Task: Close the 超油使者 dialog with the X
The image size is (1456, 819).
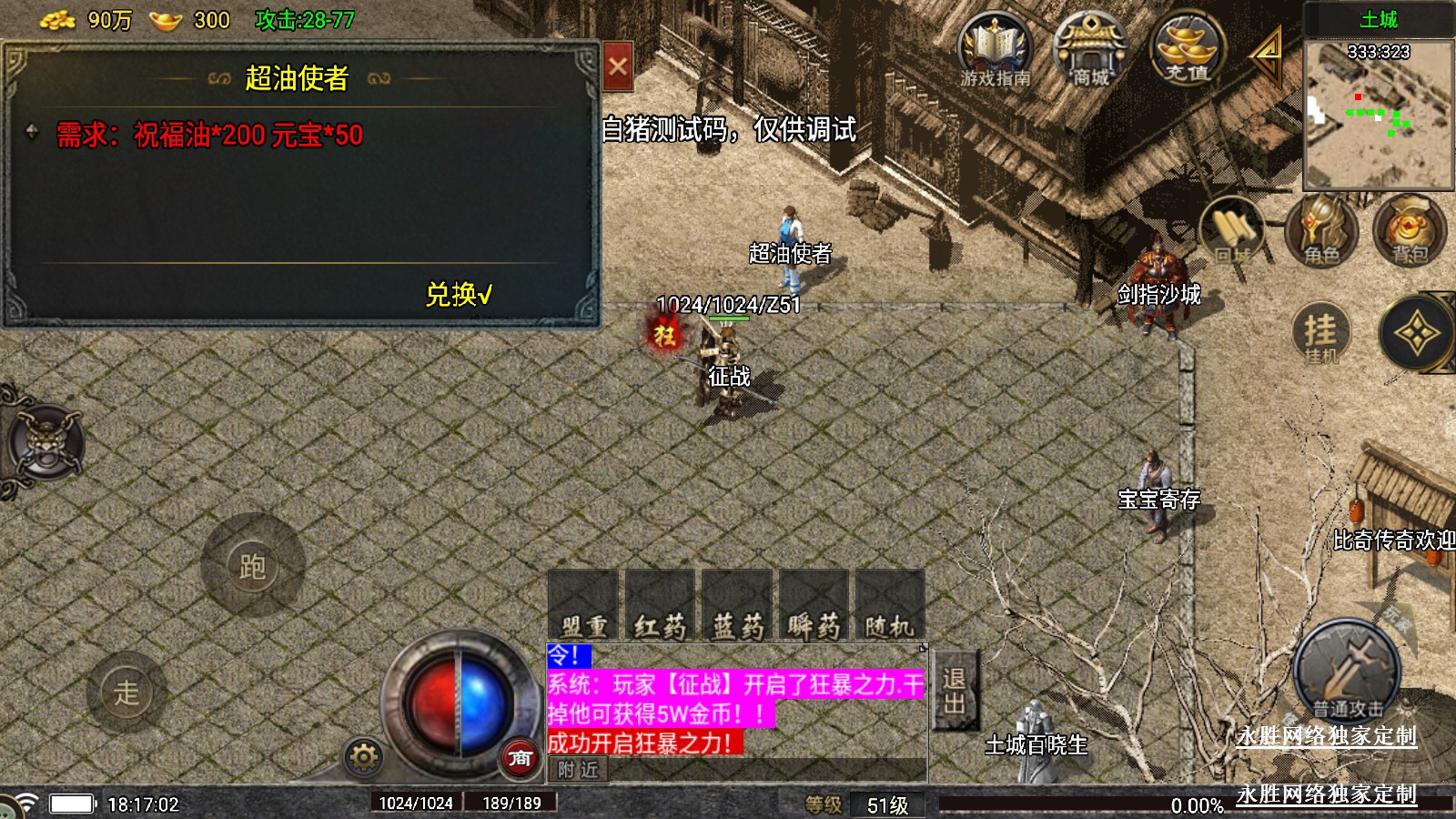Action: pyautogui.click(x=618, y=66)
